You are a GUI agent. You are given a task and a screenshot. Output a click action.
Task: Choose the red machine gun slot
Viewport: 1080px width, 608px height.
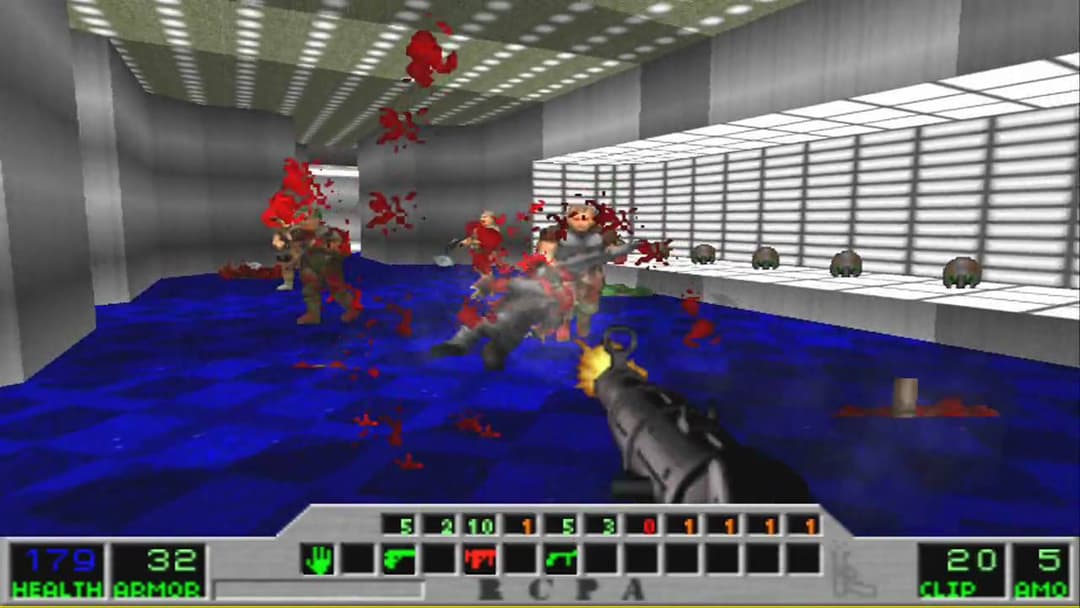480,559
